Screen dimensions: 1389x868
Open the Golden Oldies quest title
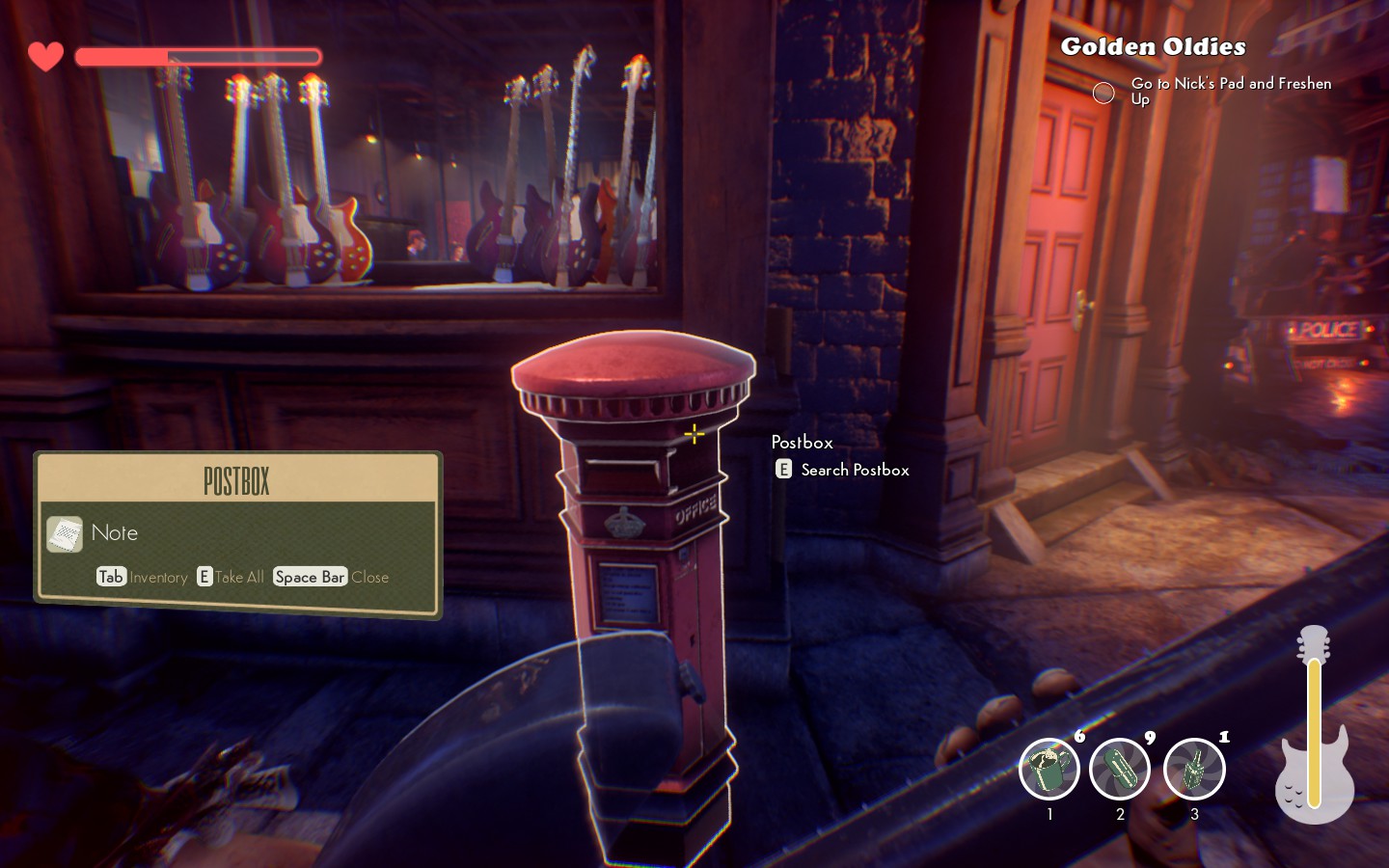(x=1153, y=46)
